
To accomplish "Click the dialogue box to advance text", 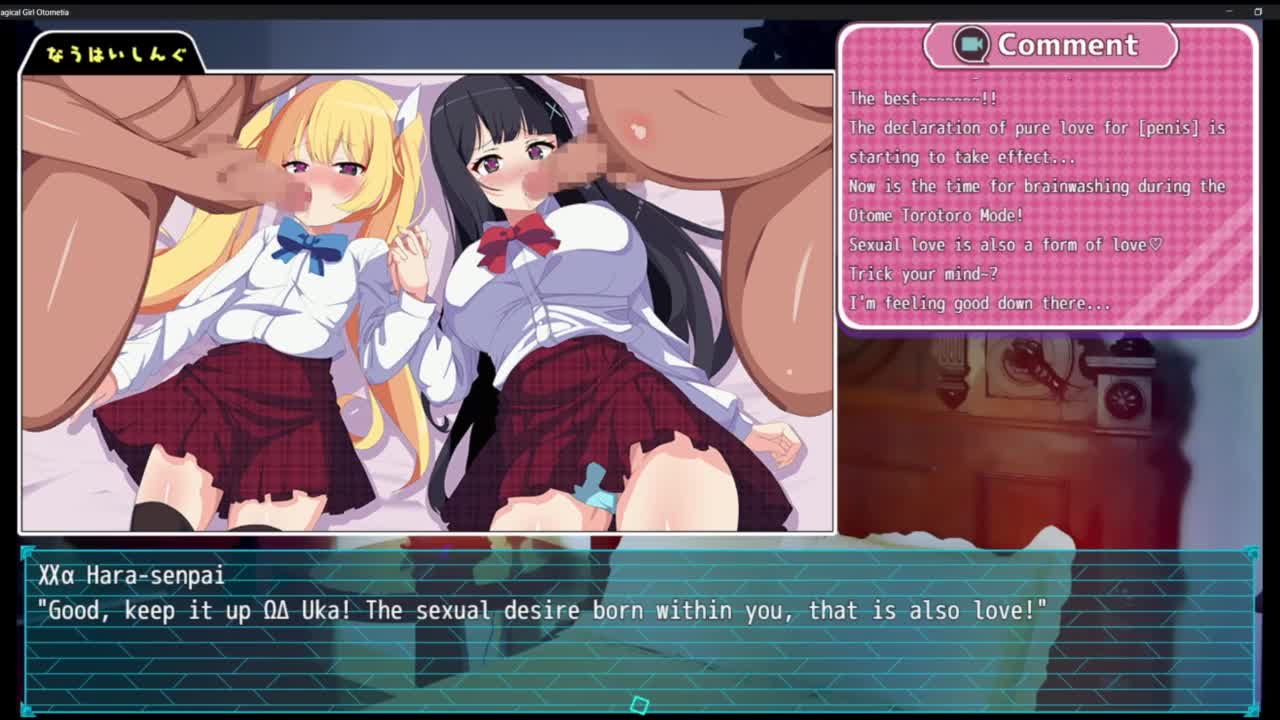I will click(640, 630).
